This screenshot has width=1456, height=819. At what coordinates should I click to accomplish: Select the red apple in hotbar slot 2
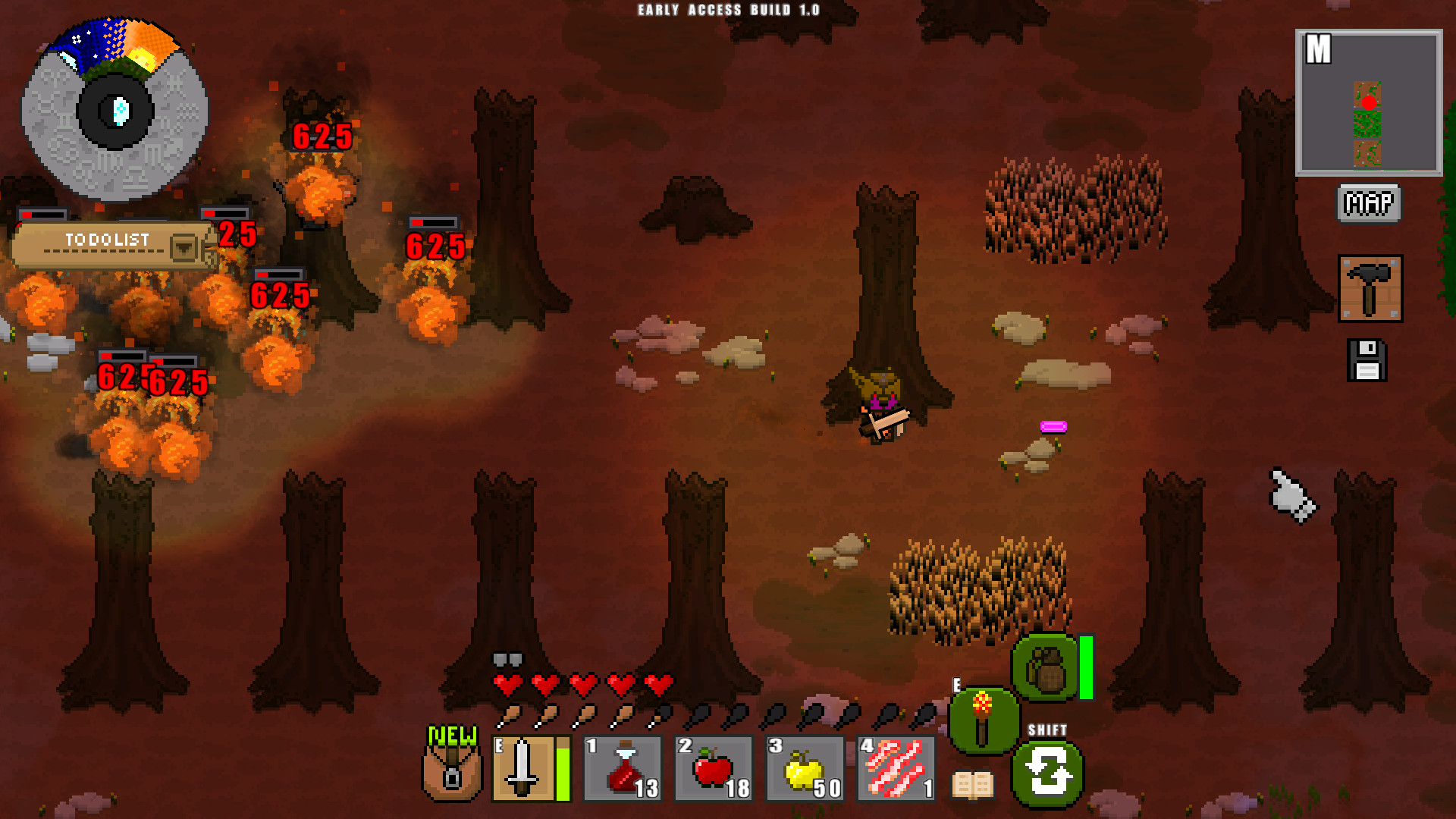(x=713, y=768)
